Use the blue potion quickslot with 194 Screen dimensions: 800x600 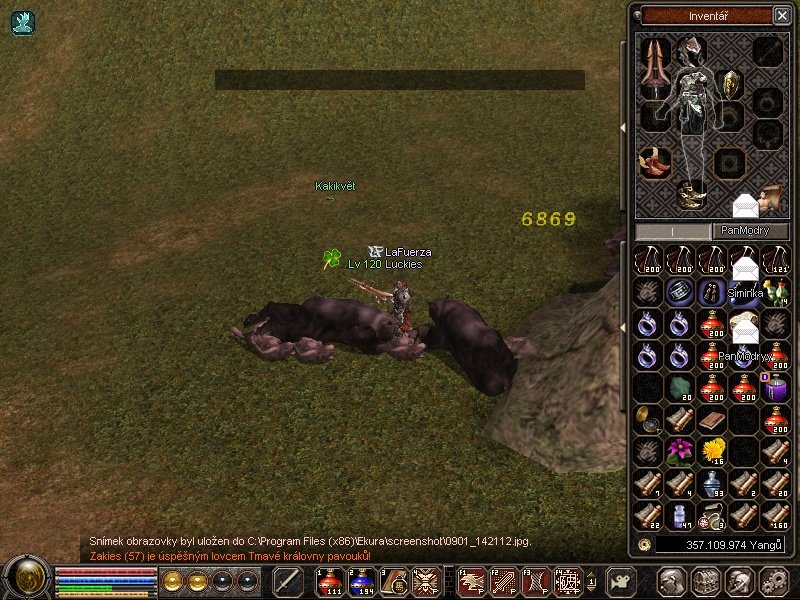(x=363, y=581)
